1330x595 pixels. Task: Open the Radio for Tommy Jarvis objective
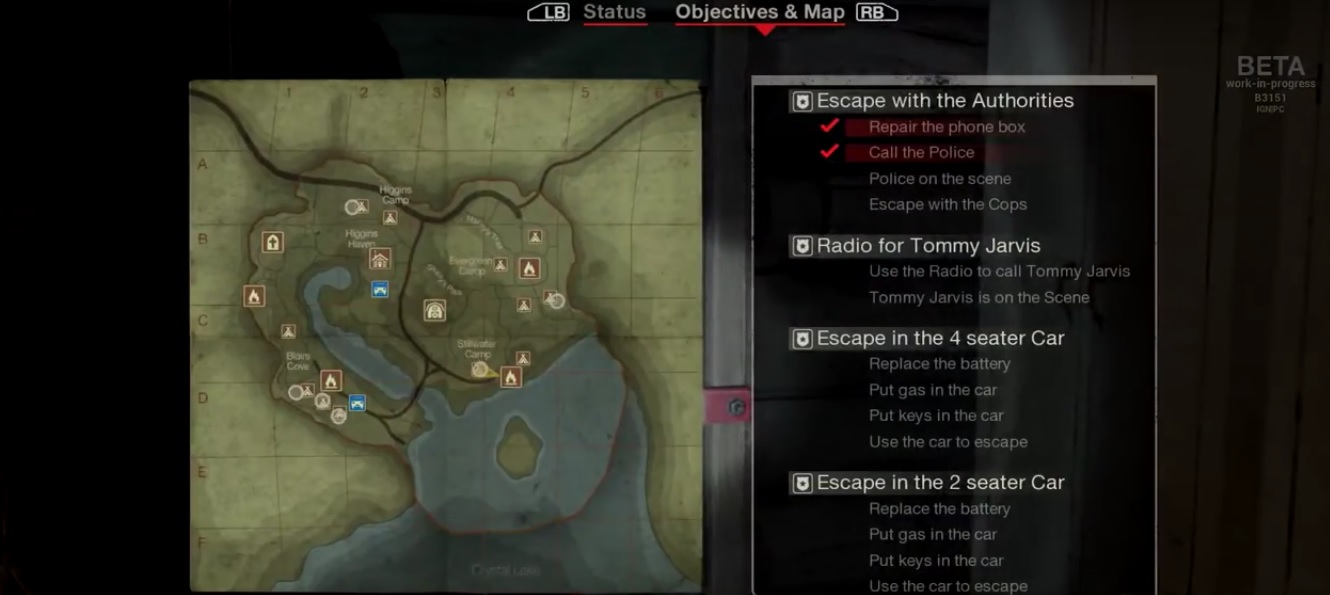click(x=928, y=246)
